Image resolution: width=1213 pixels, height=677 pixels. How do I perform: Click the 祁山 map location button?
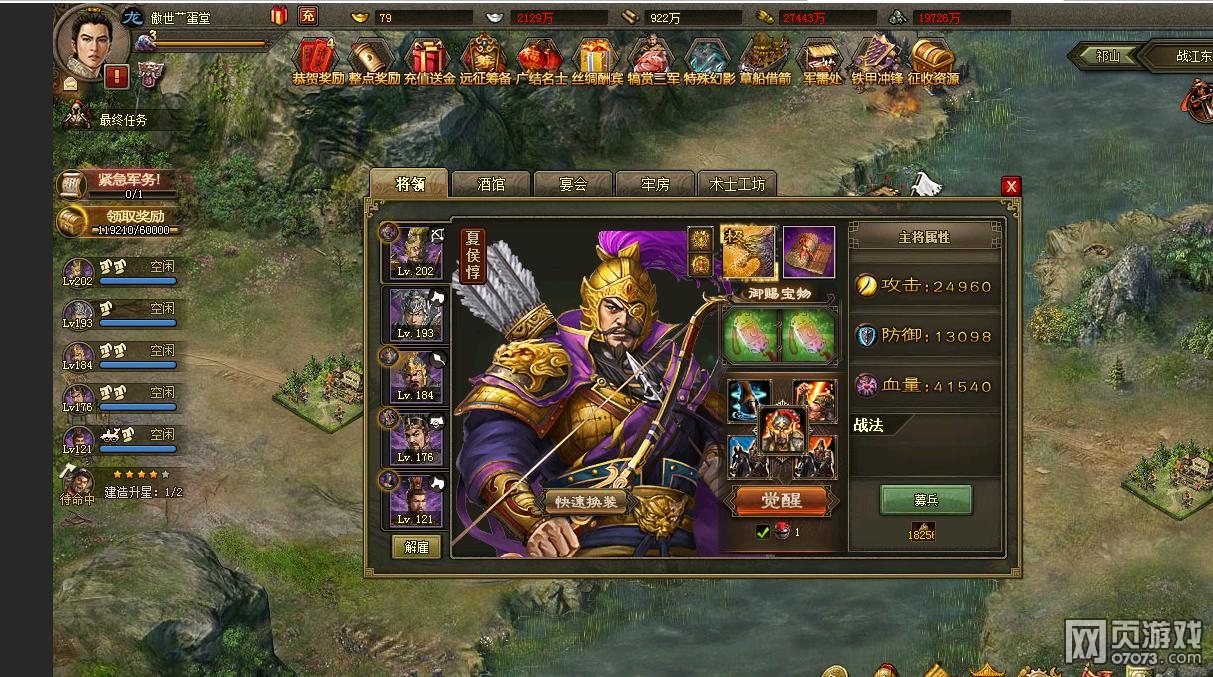coord(1106,56)
